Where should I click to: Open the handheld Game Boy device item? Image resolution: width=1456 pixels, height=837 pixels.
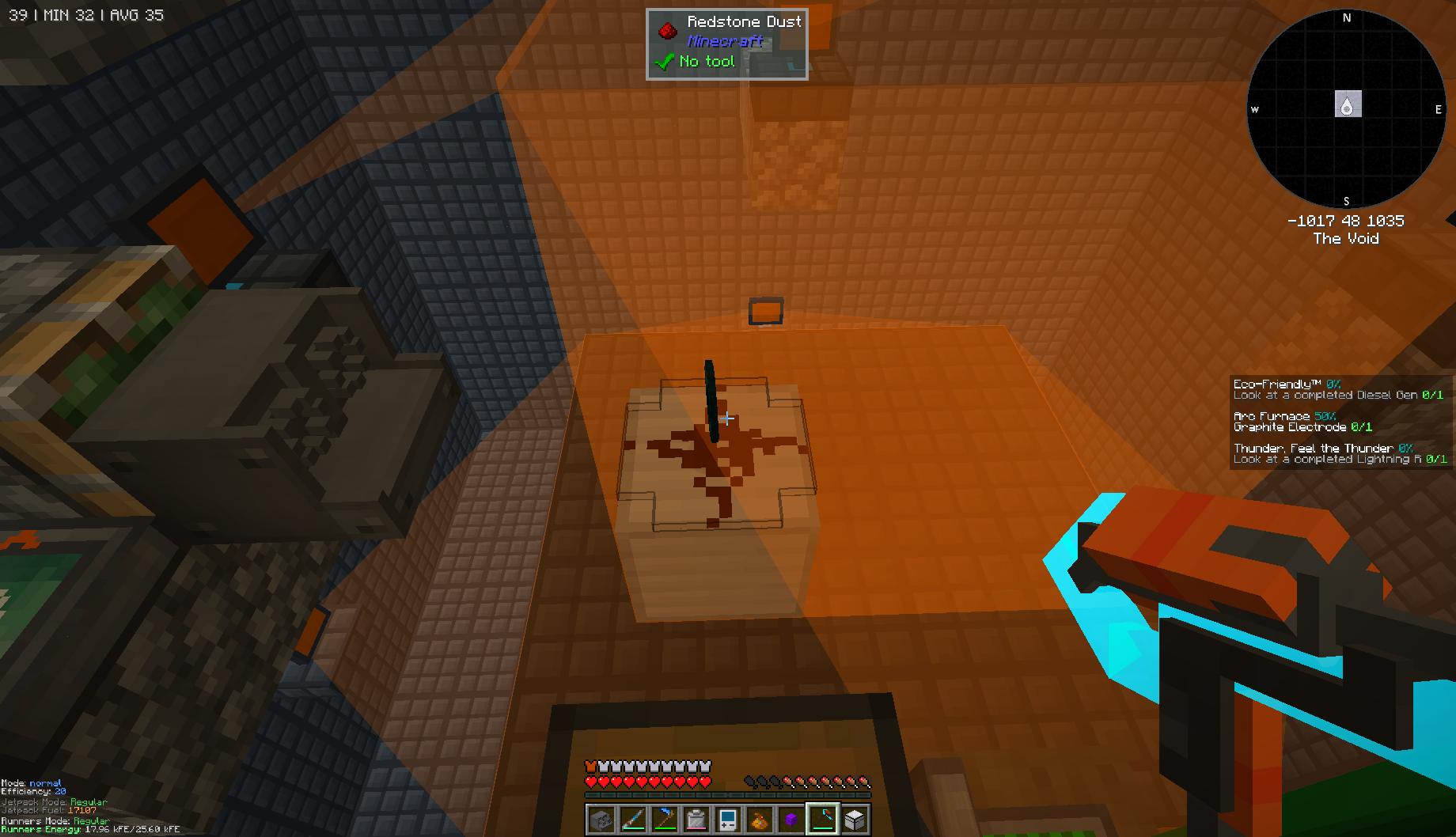click(727, 818)
